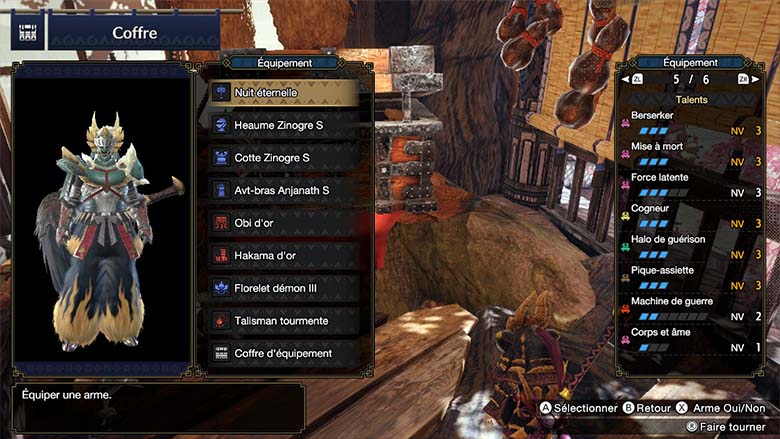This screenshot has width=780, height=439.
Task: Open Coffre d'équipement
Action: pos(285,354)
